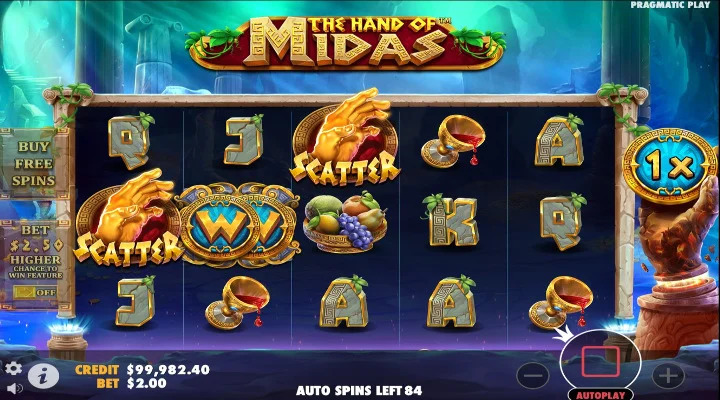Open the Buy Free Spins panel
Image resolution: width=720 pixels, height=400 pixels.
pyautogui.click(x=35, y=163)
